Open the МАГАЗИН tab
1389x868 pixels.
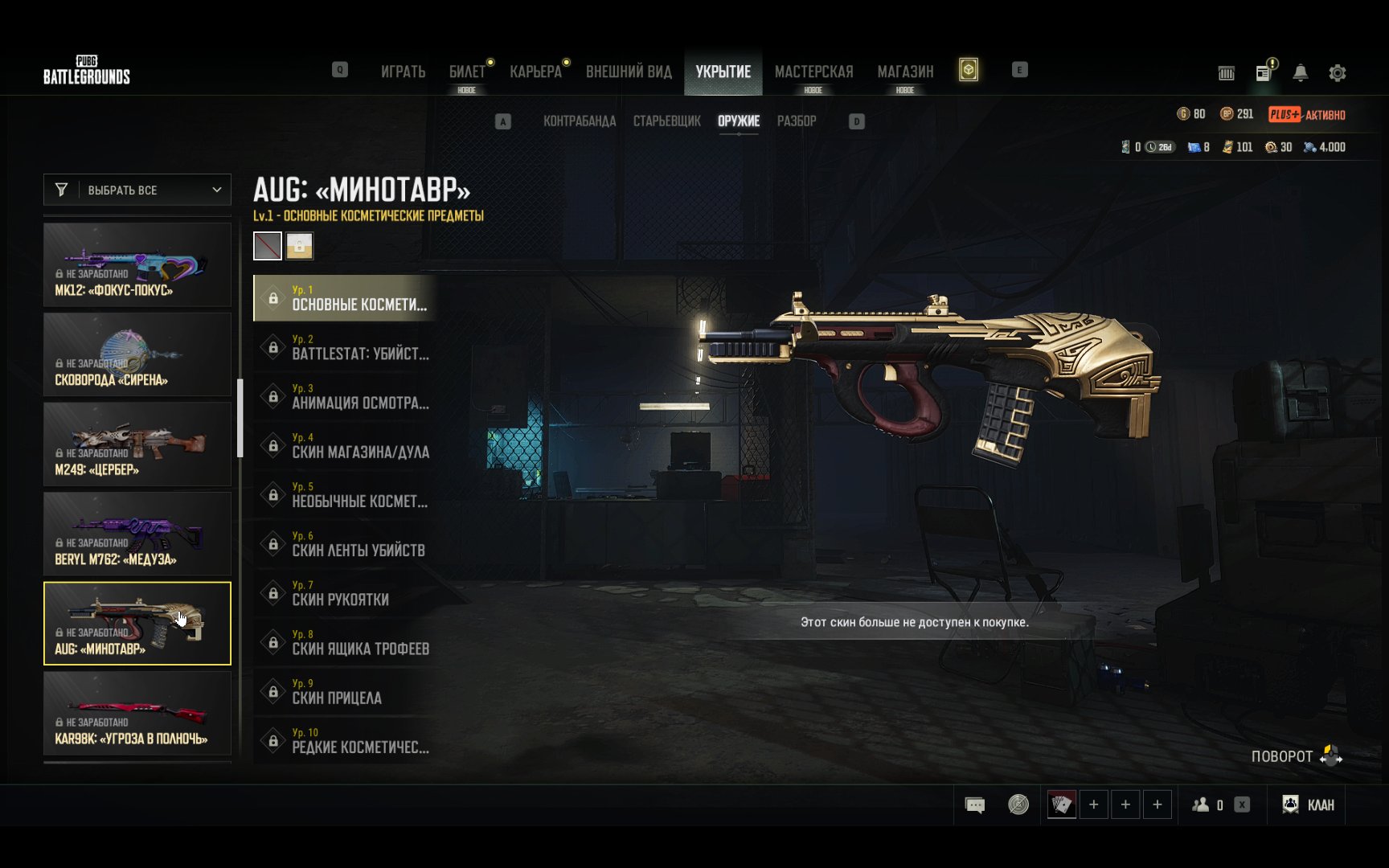(x=905, y=72)
